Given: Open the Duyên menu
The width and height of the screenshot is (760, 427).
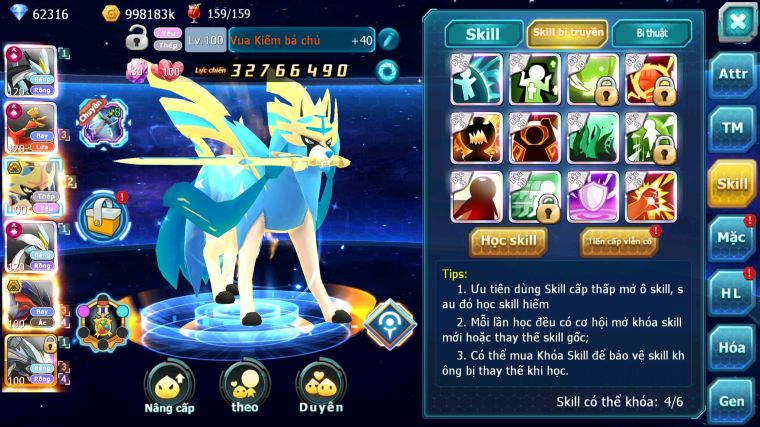Looking at the screenshot, I should (x=320, y=387).
